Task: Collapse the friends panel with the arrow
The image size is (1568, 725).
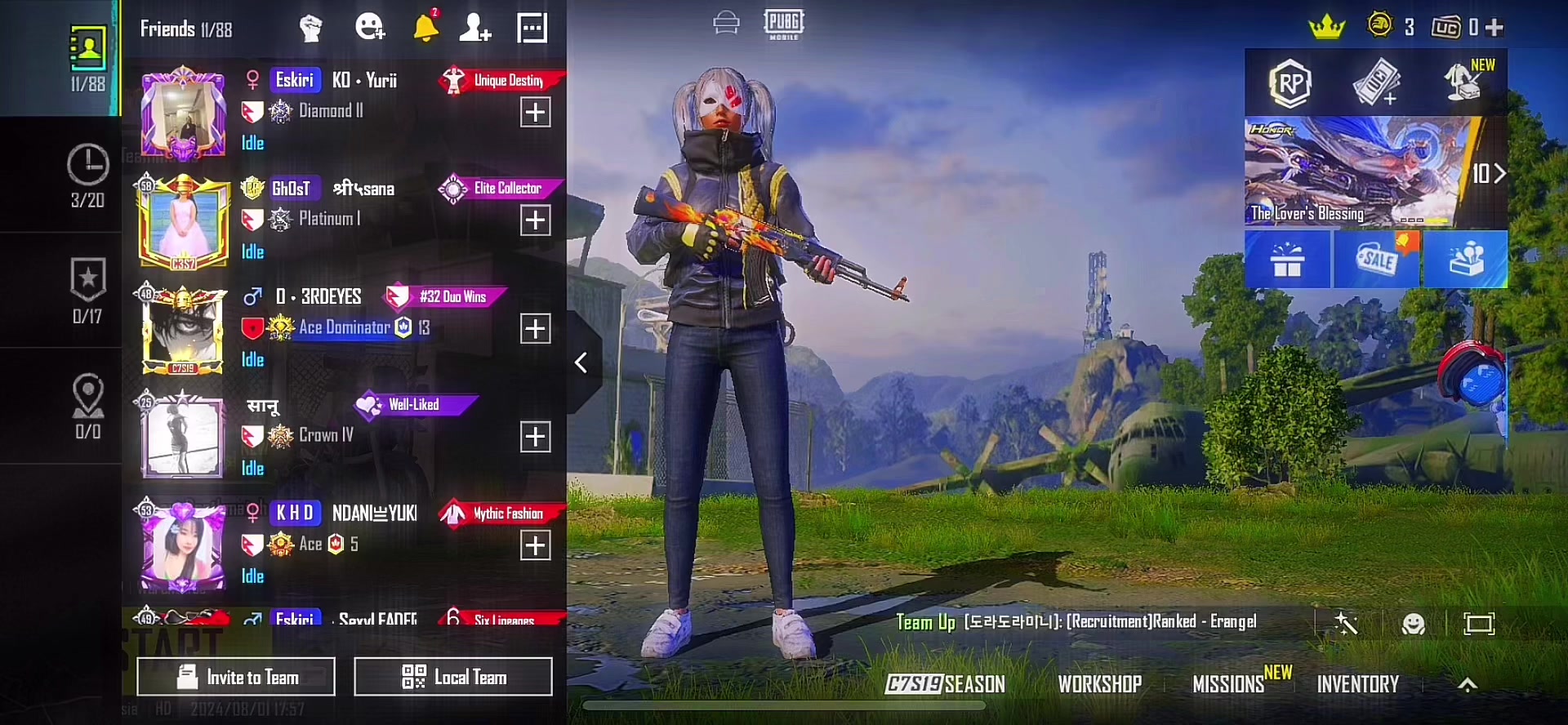Action: pyautogui.click(x=581, y=362)
